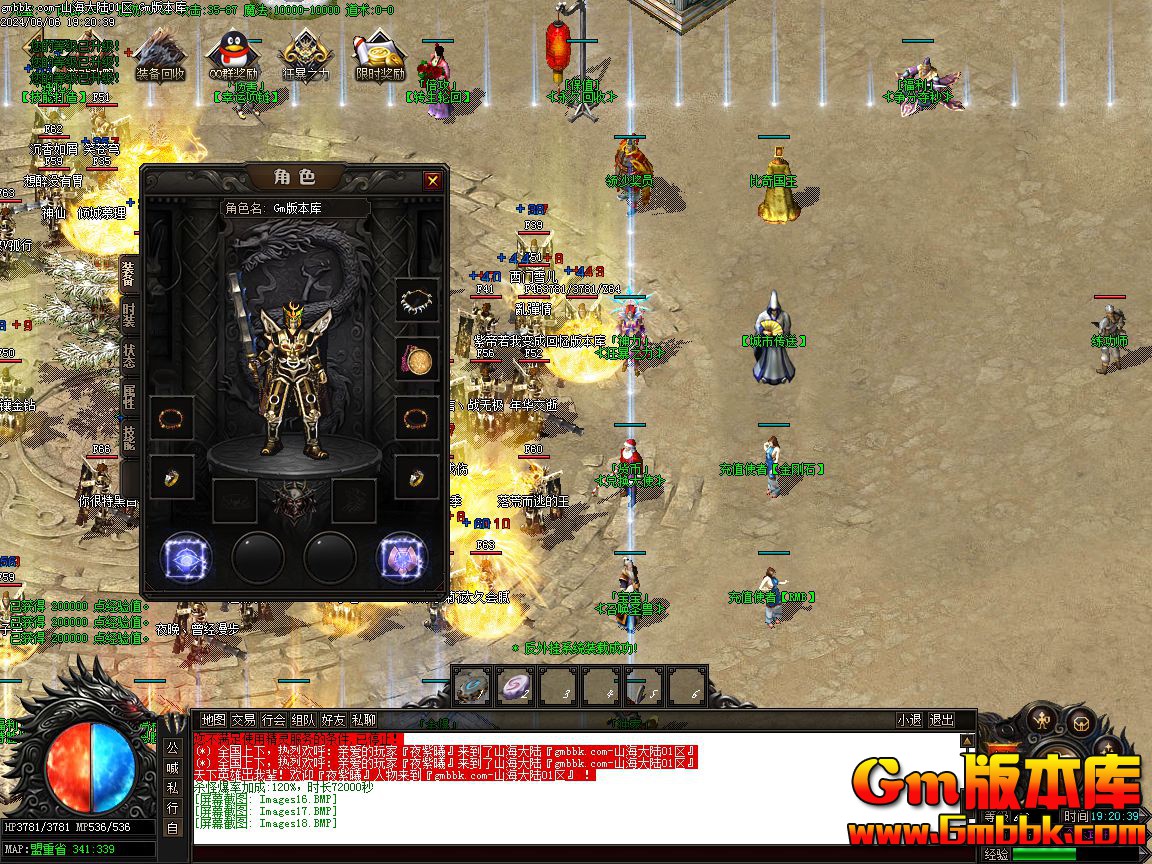Show the 好友 friends list

333,720
